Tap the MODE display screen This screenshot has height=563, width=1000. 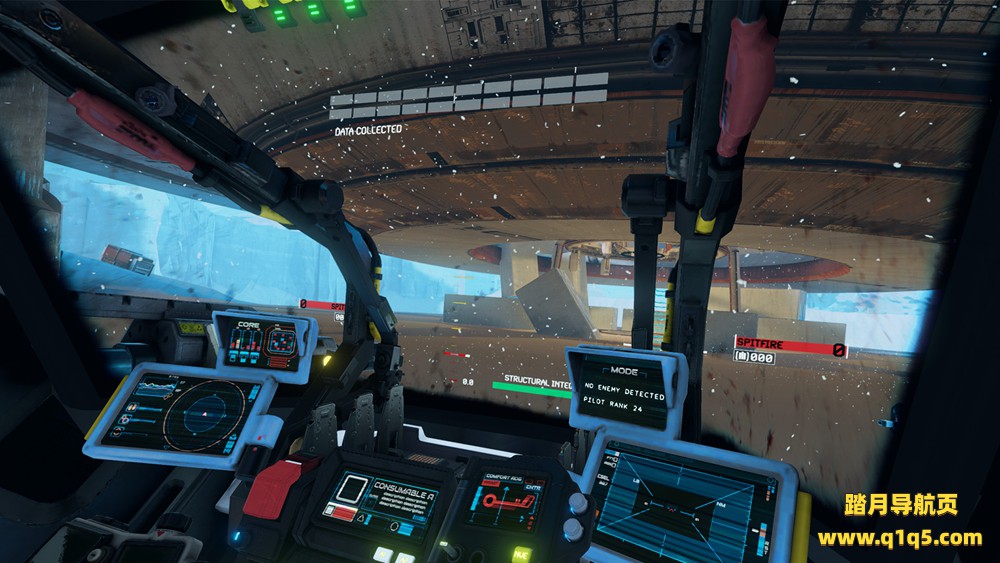click(x=625, y=390)
